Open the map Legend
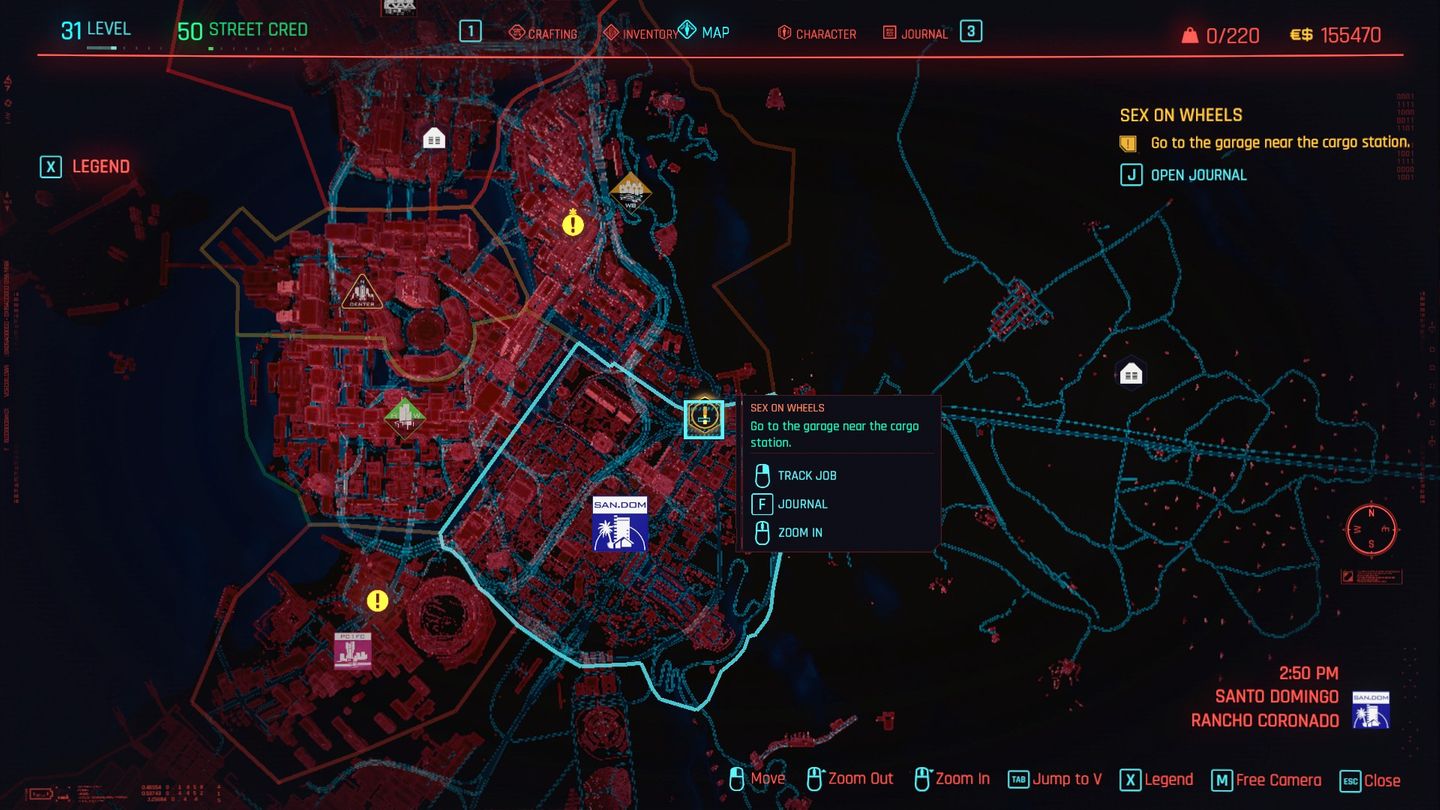The width and height of the screenshot is (1440, 810). (x=84, y=166)
